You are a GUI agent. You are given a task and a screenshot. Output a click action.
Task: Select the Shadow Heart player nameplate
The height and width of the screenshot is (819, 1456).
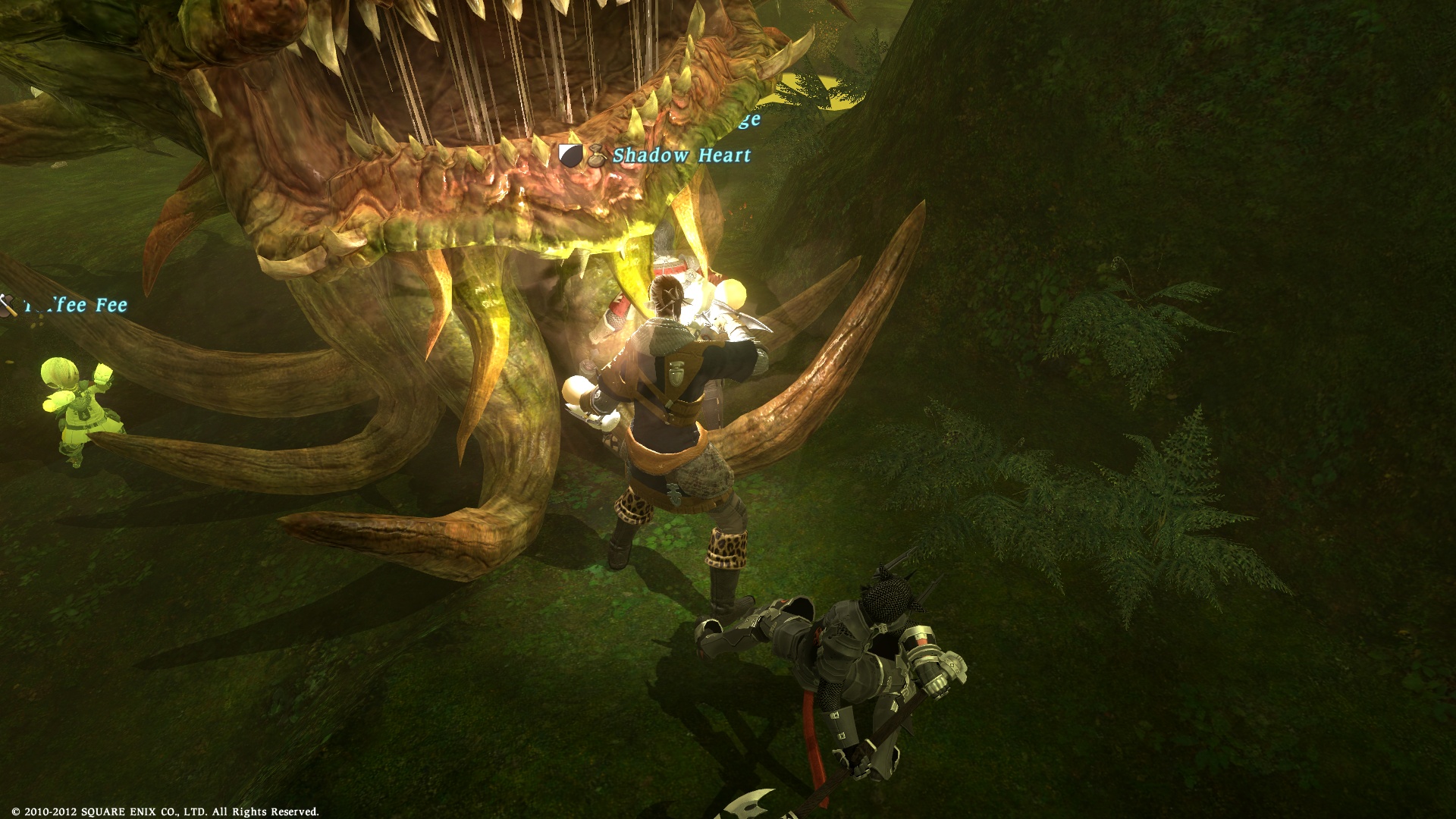[x=681, y=155]
